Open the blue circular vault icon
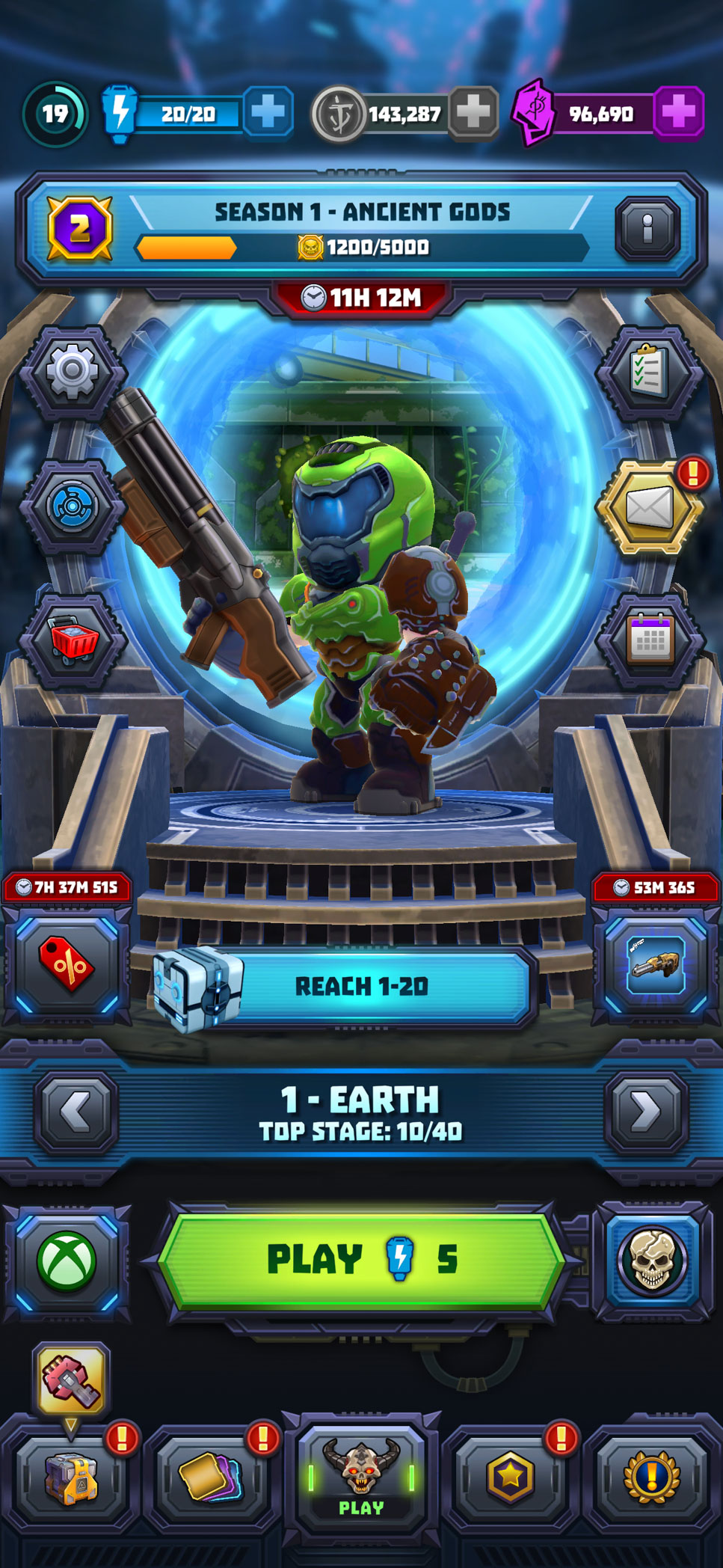The width and height of the screenshot is (723, 1568). pyautogui.click(x=73, y=506)
